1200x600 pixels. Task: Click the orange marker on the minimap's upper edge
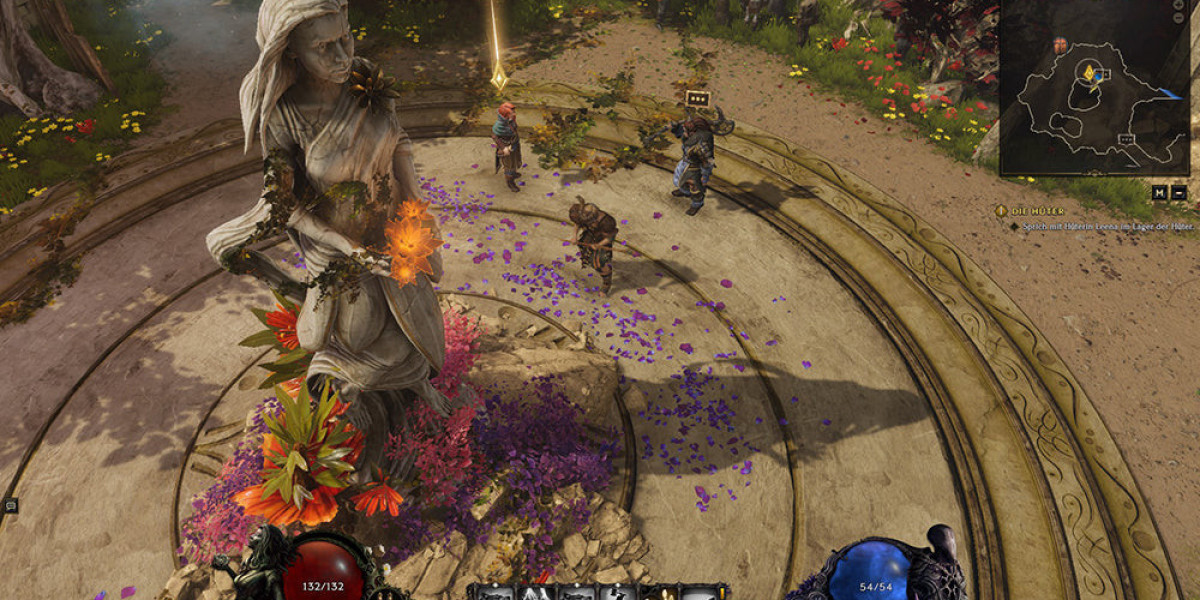[1059, 45]
